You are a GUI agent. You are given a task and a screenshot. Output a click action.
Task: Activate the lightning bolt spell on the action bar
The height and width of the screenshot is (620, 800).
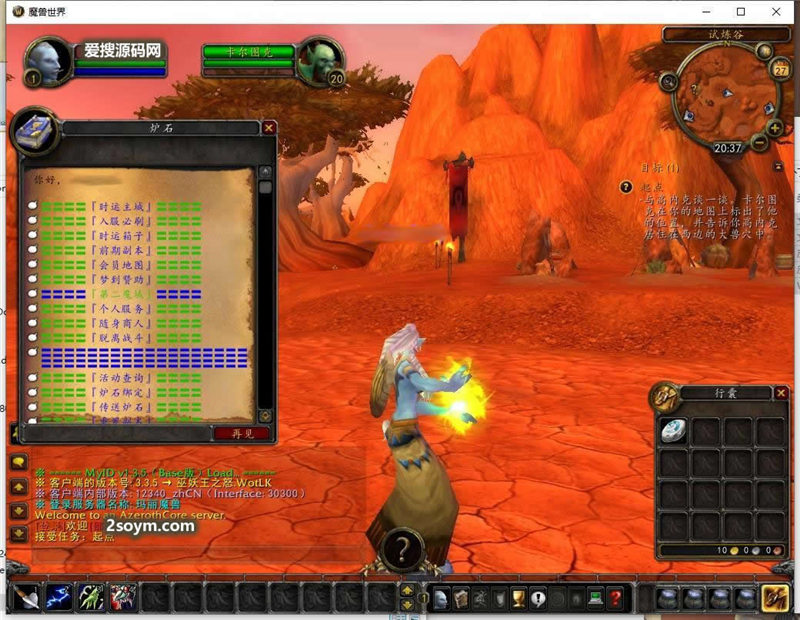(58, 597)
